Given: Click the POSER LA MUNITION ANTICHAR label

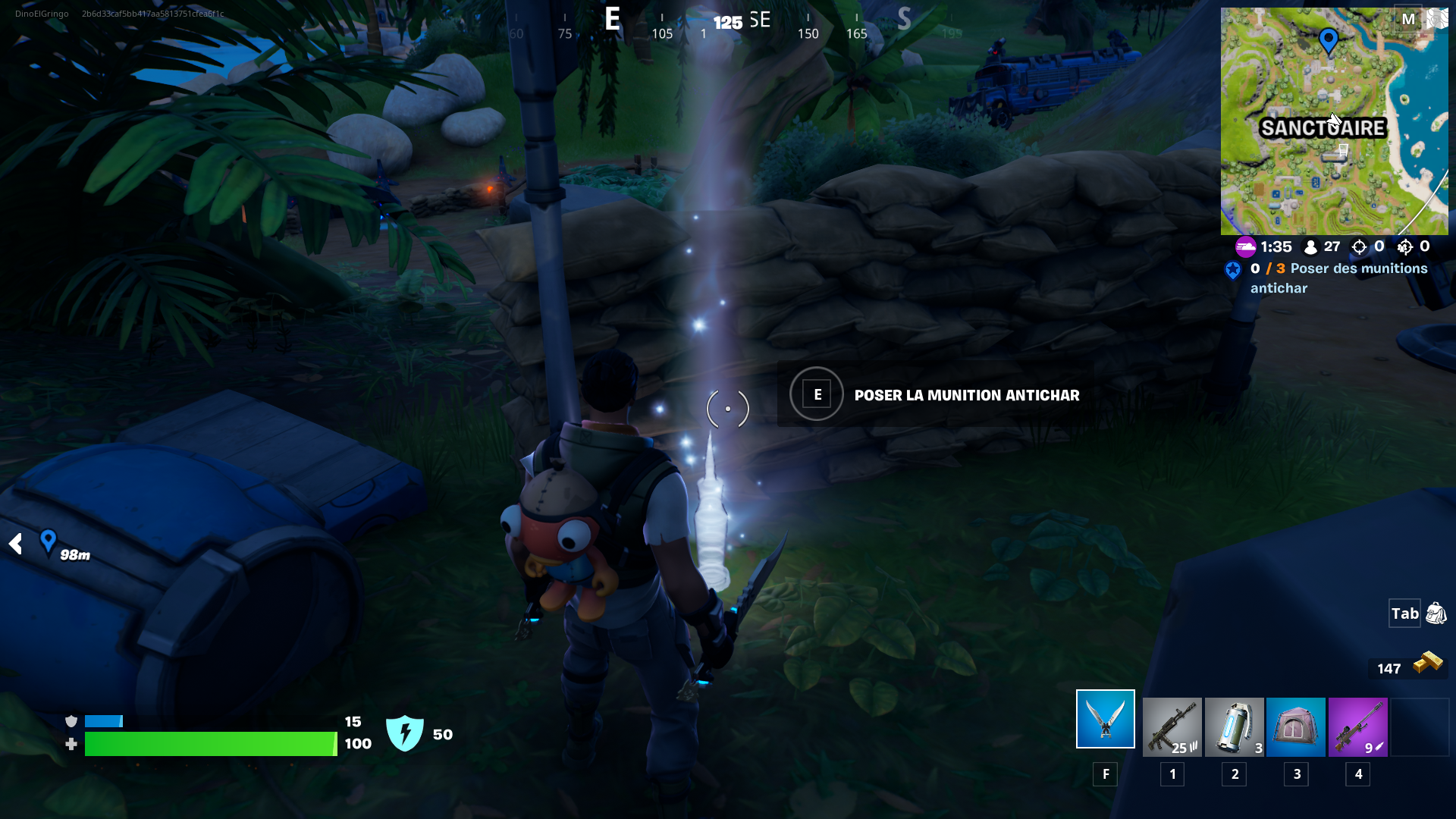Looking at the screenshot, I should click(x=966, y=395).
